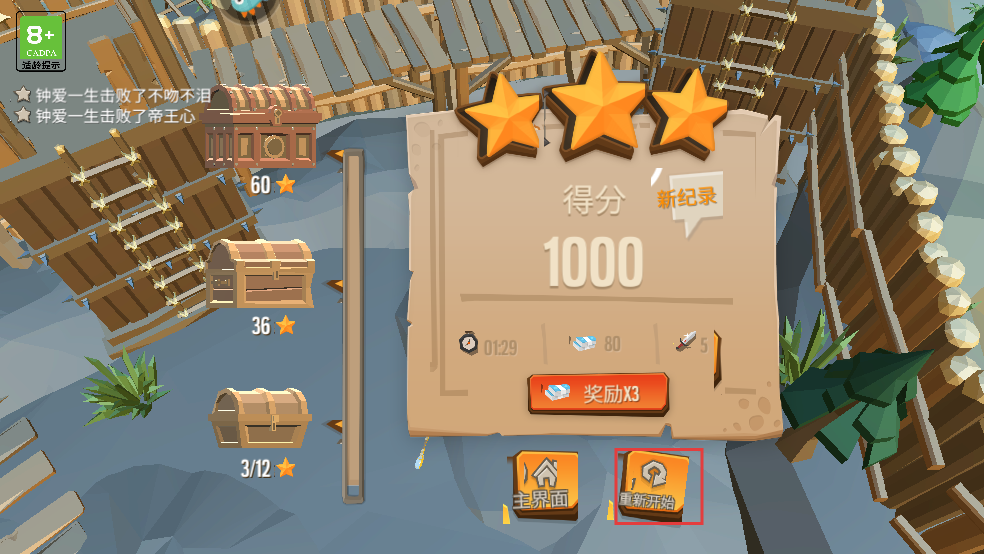The width and height of the screenshot is (984, 554).
Task: Claim the 奖励X3 triple reward
Action: 598,393
